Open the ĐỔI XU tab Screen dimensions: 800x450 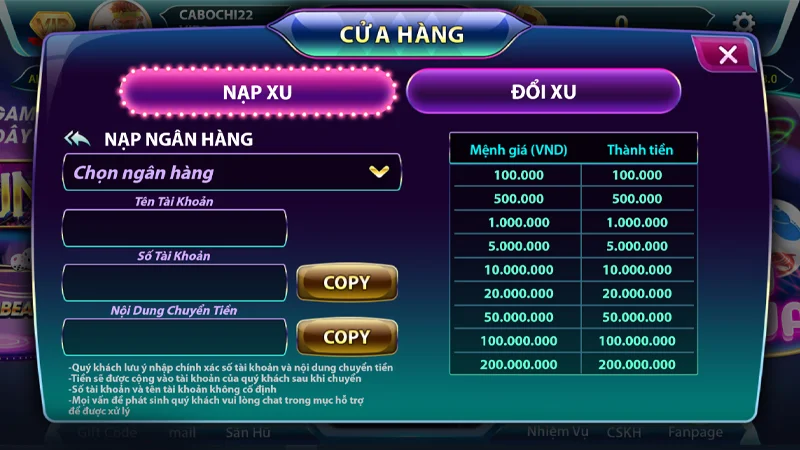[543, 92]
